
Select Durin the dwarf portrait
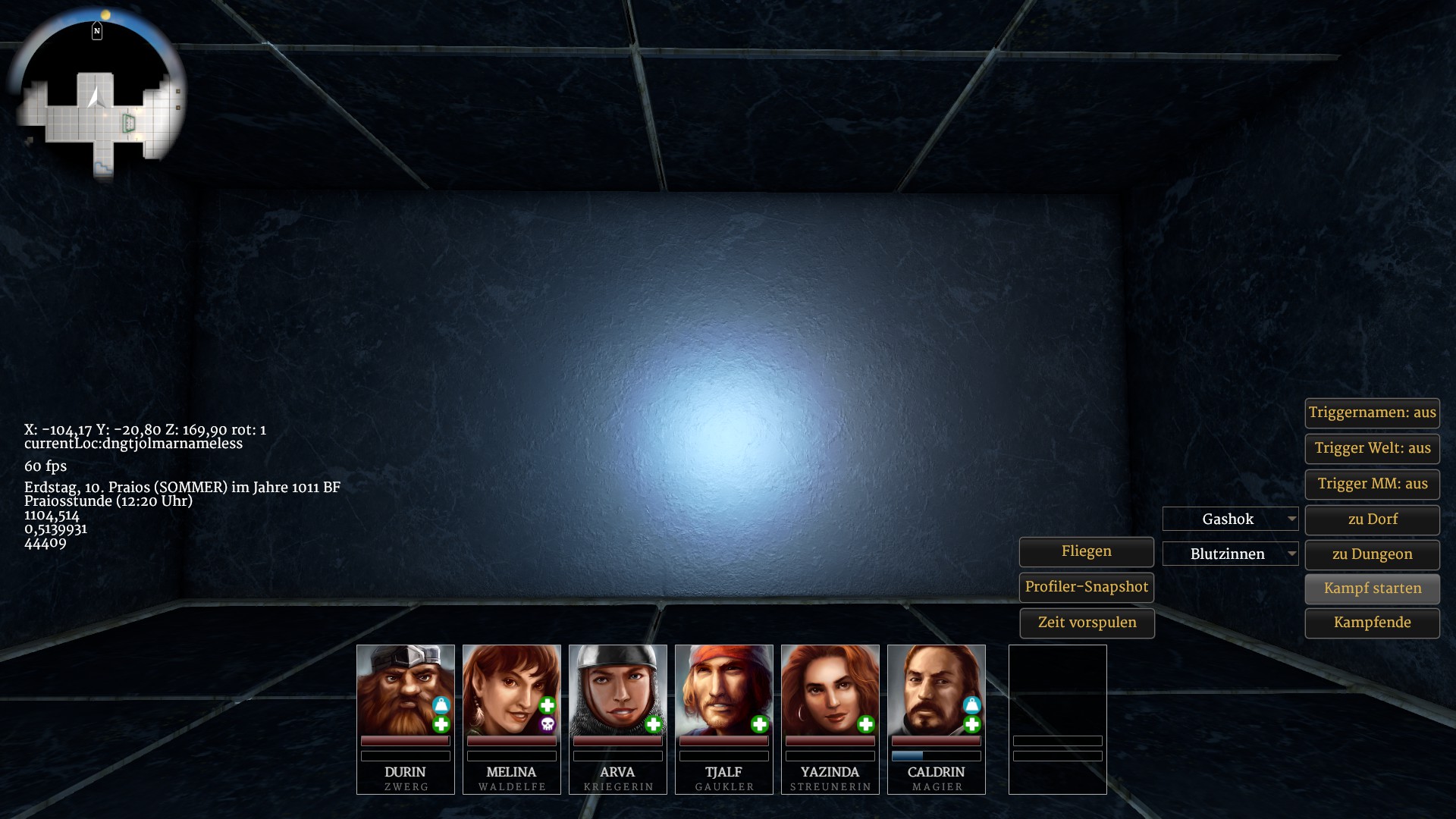coord(405,689)
